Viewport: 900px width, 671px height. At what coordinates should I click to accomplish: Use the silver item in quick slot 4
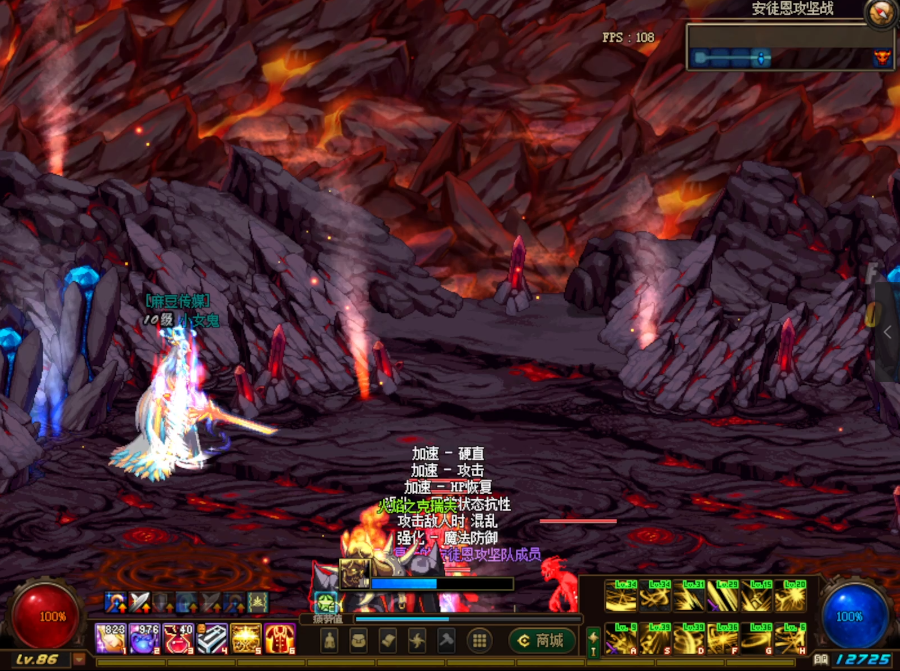pyautogui.click(x=212, y=636)
